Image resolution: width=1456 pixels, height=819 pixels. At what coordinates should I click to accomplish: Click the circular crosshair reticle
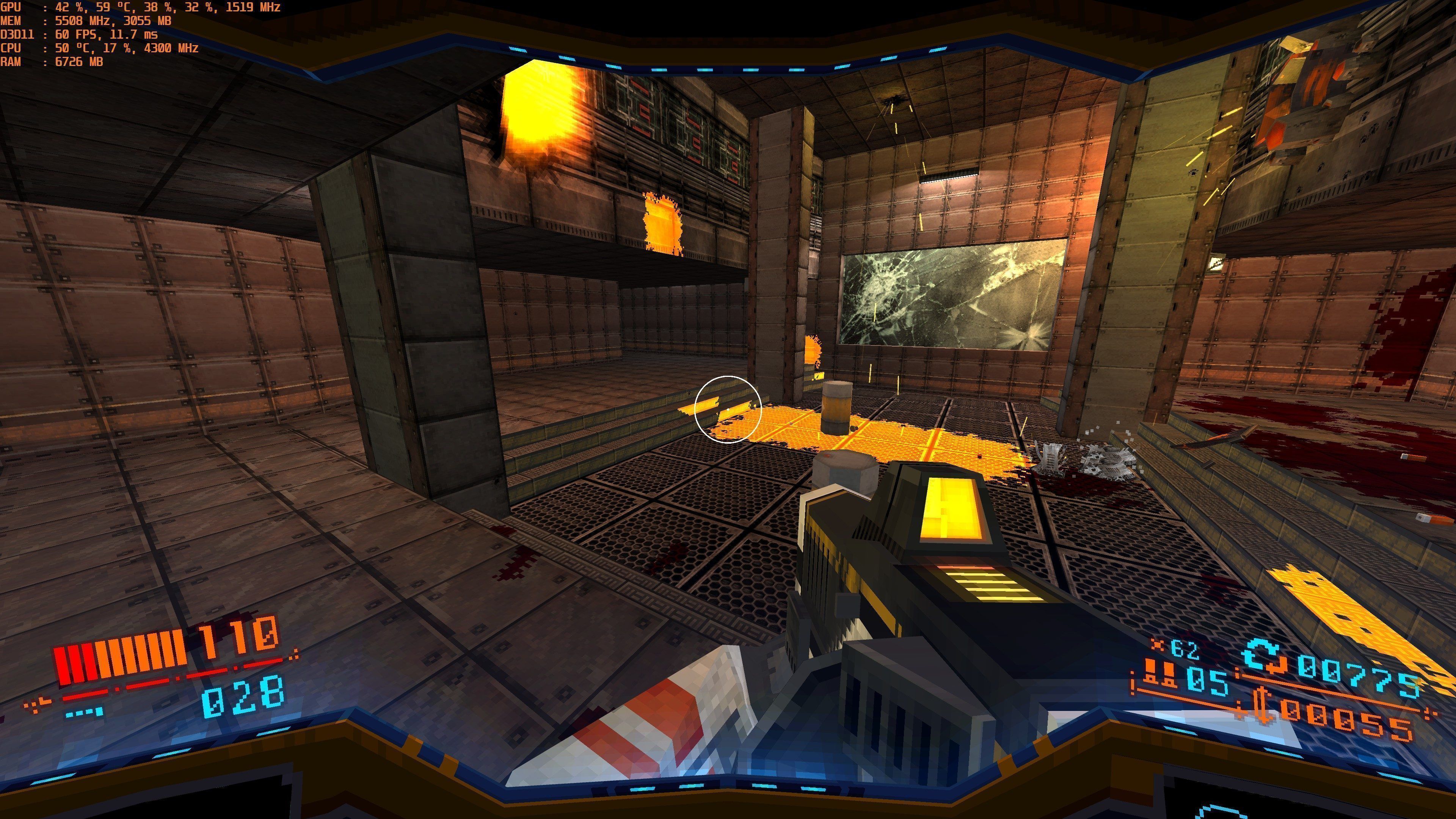728,410
